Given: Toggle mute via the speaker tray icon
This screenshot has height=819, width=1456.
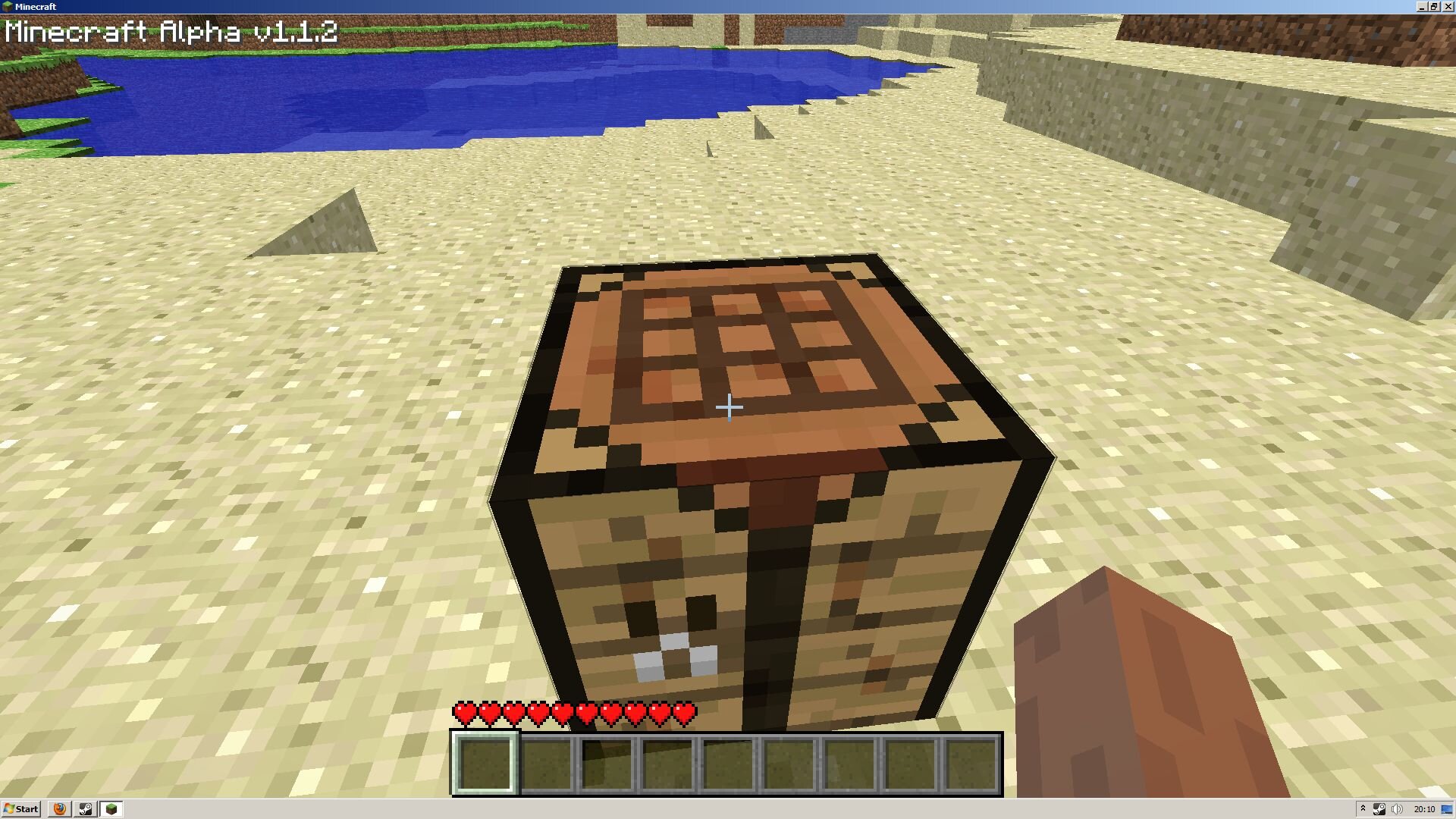Looking at the screenshot, I should (x=1396, y=809).
